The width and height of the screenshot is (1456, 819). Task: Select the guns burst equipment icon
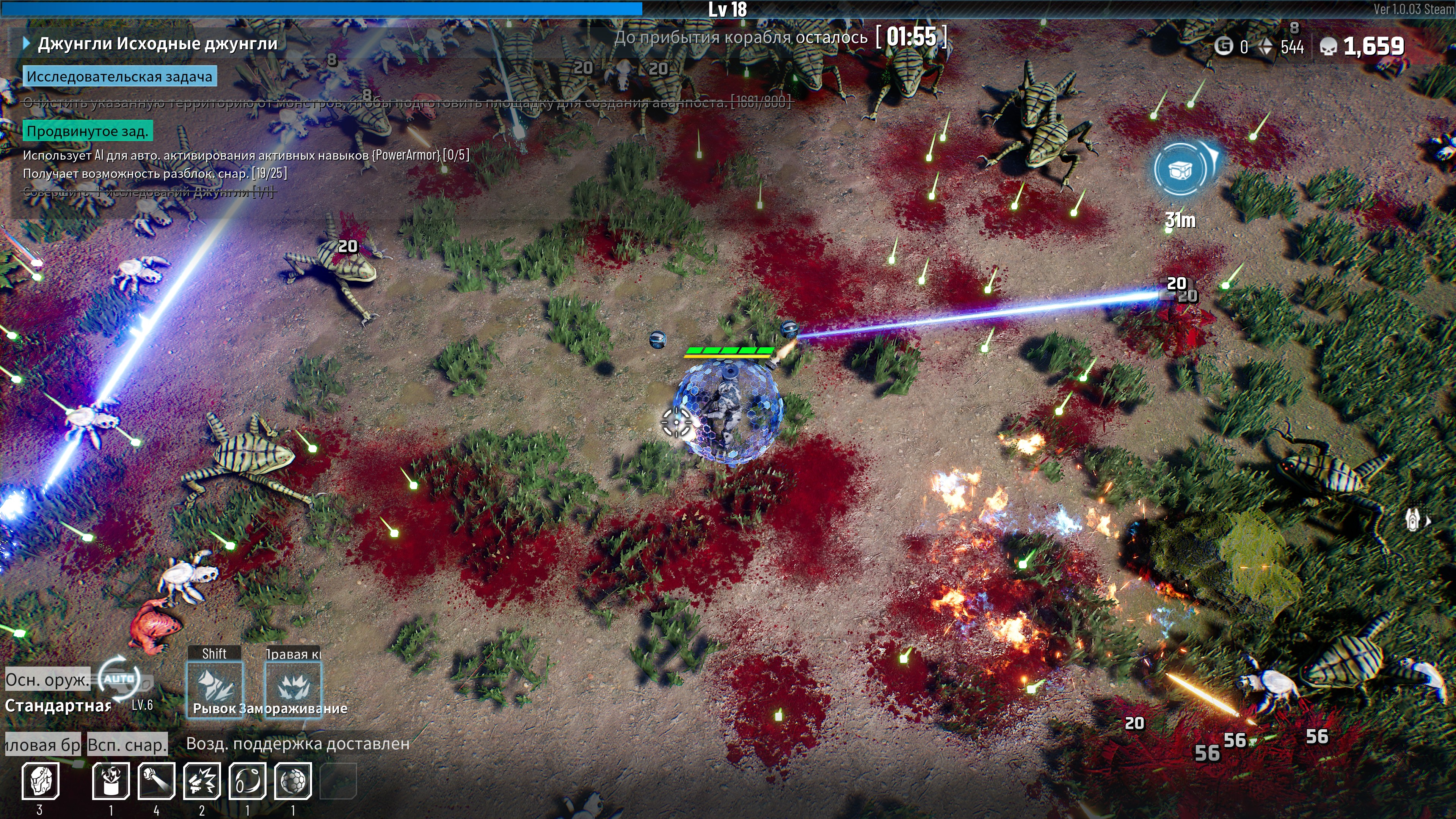[x=202, y=781]
